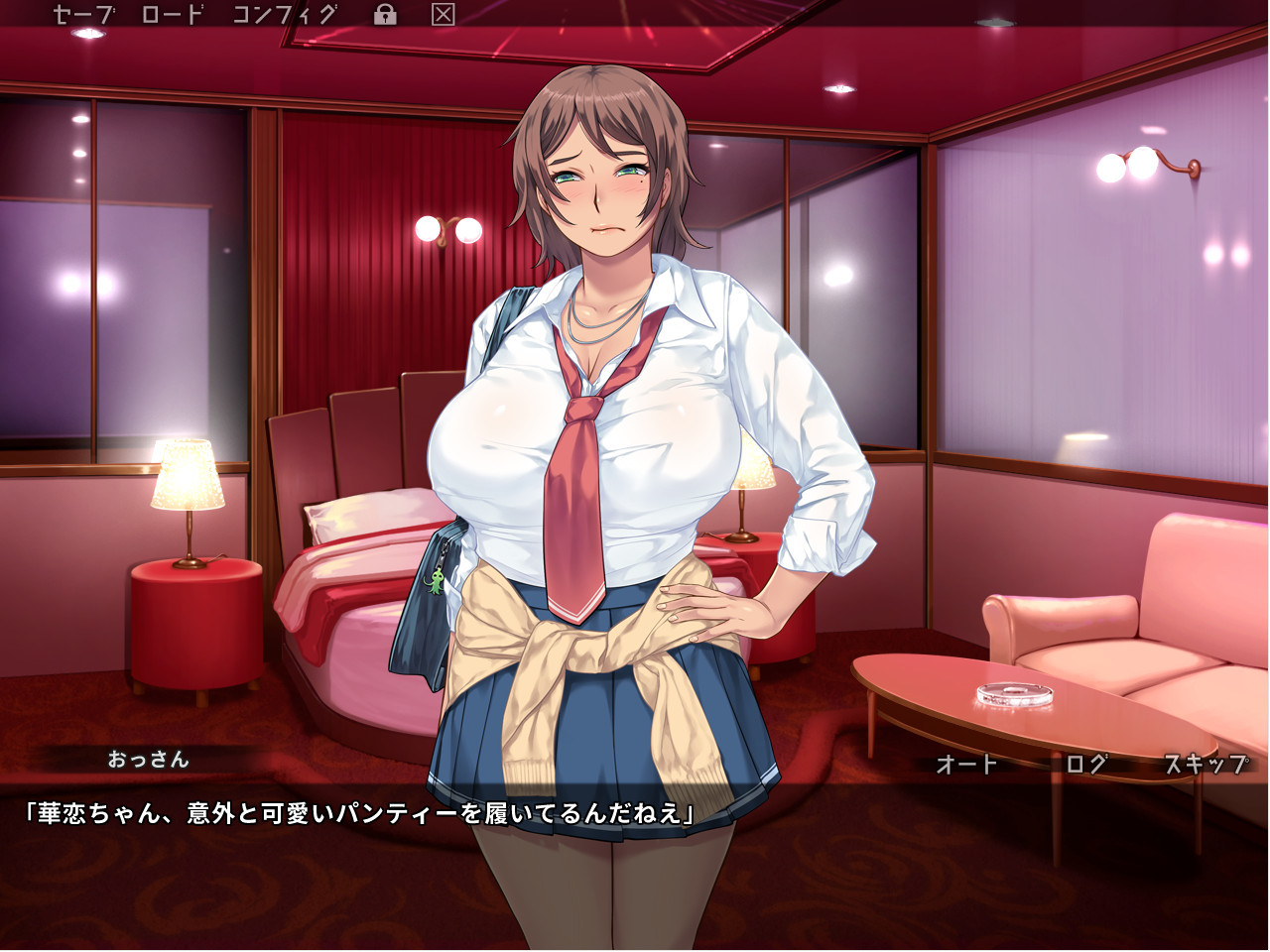Toggle the padlock icon in the top bar
The height and width of the screenshot is (952, 1270).
(x=385, y=15)
